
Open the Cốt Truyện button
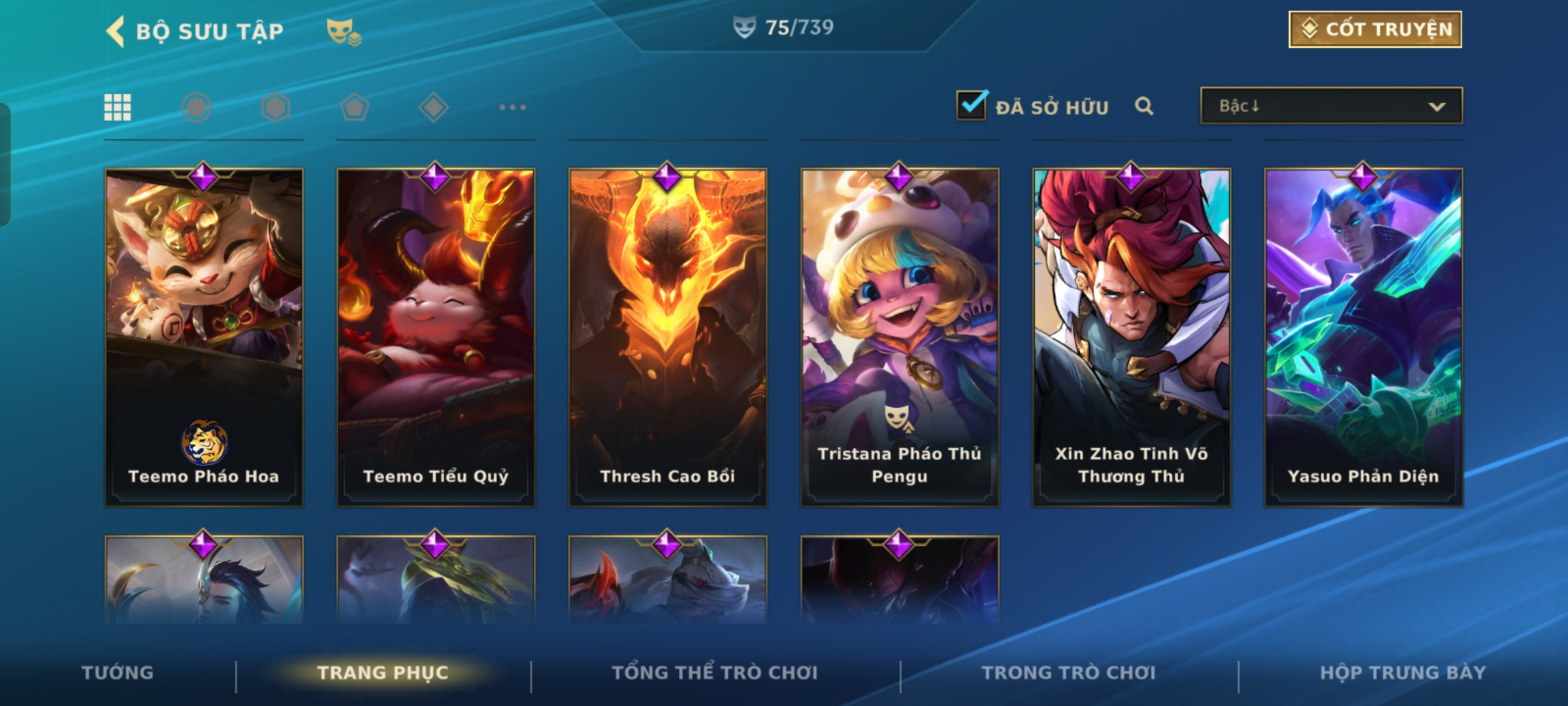(1375, 29)
